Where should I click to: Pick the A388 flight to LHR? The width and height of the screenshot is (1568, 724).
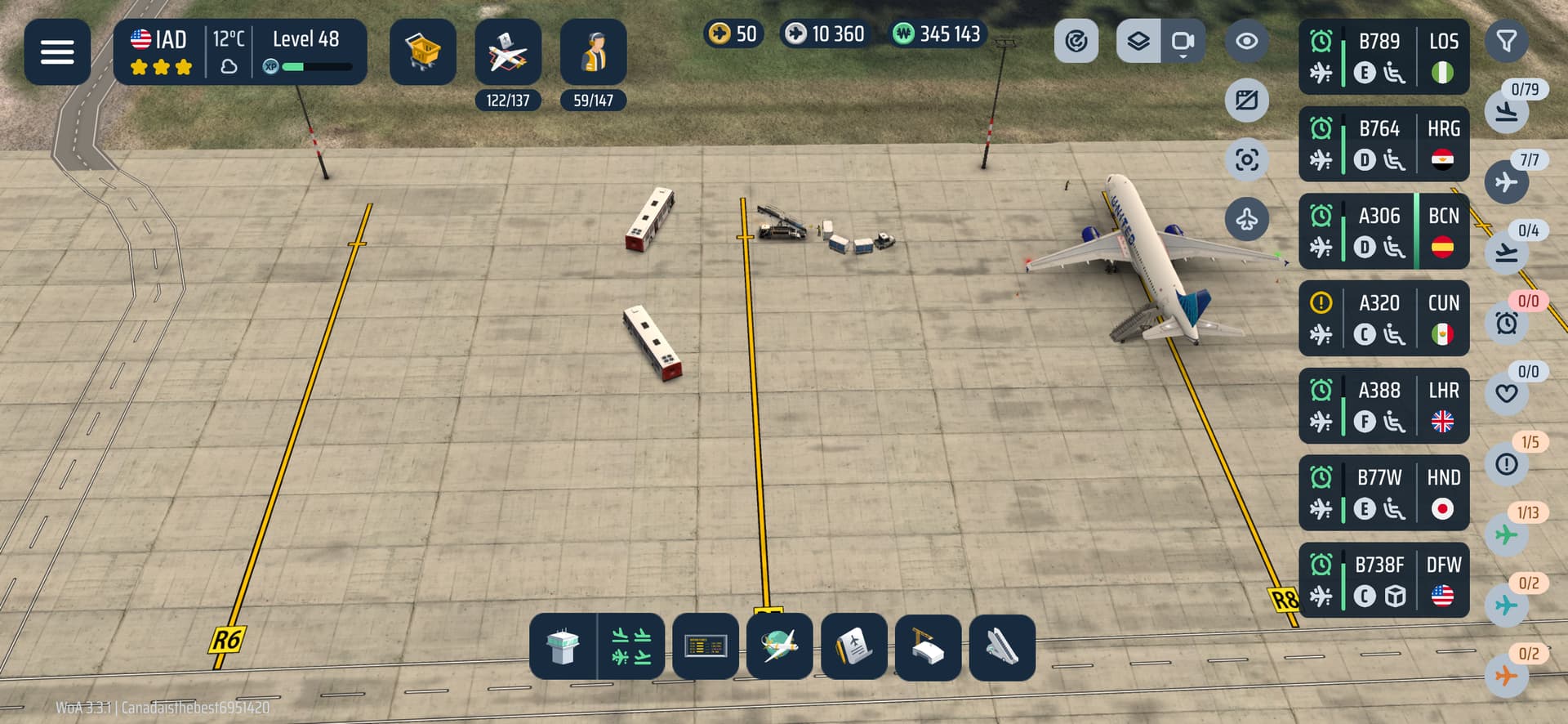pos(1383,406)
